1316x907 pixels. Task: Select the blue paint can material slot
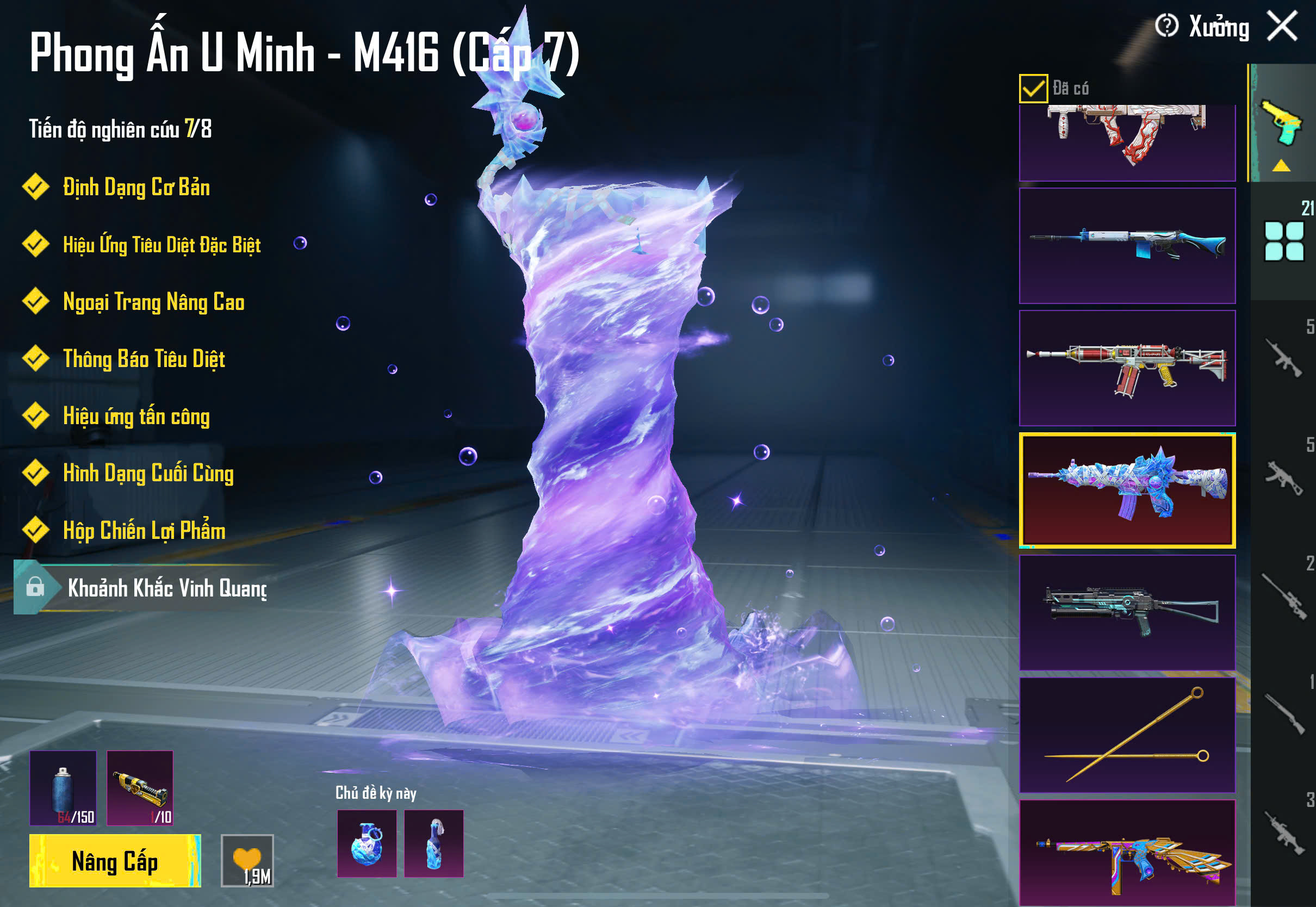click(x=63, y=788)
